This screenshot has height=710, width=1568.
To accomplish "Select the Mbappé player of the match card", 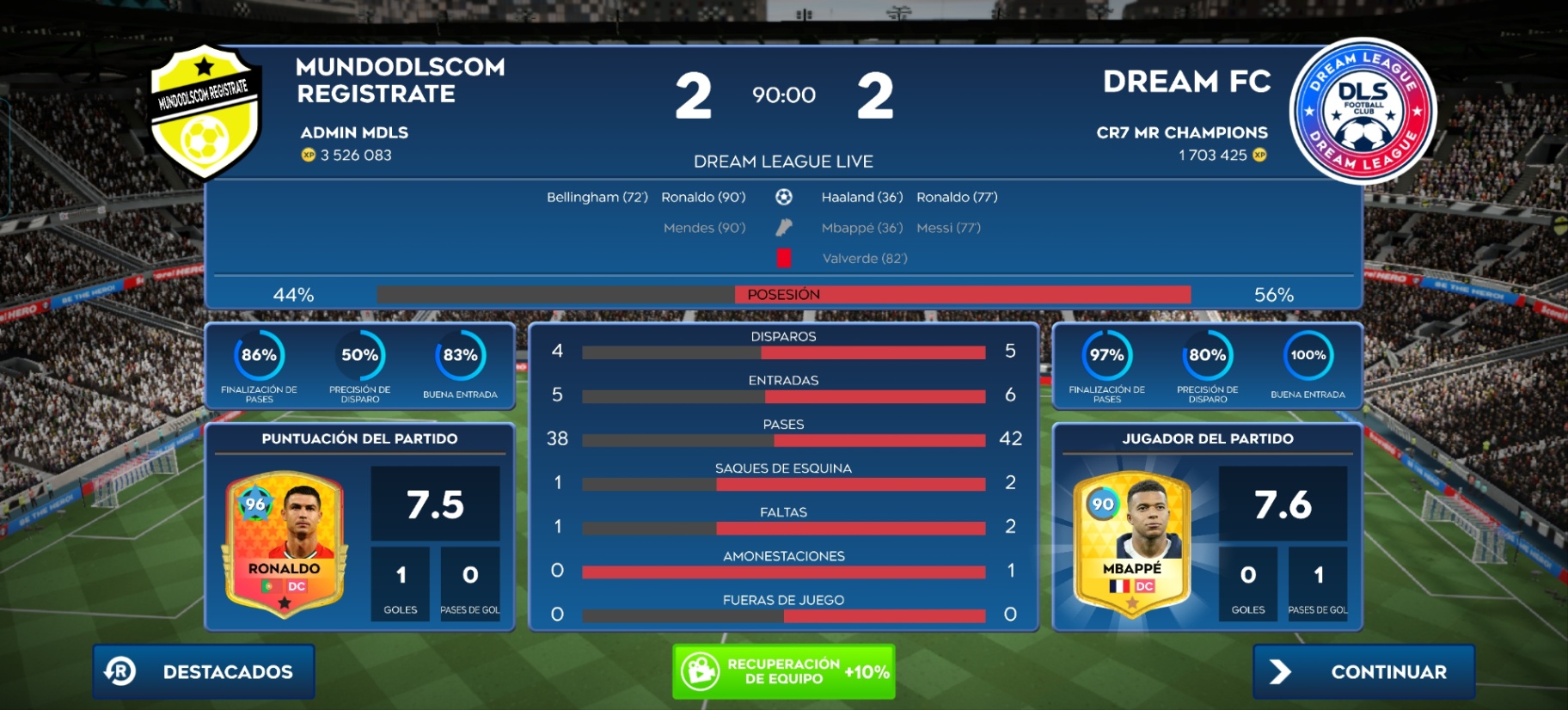I will point(1132,543).
